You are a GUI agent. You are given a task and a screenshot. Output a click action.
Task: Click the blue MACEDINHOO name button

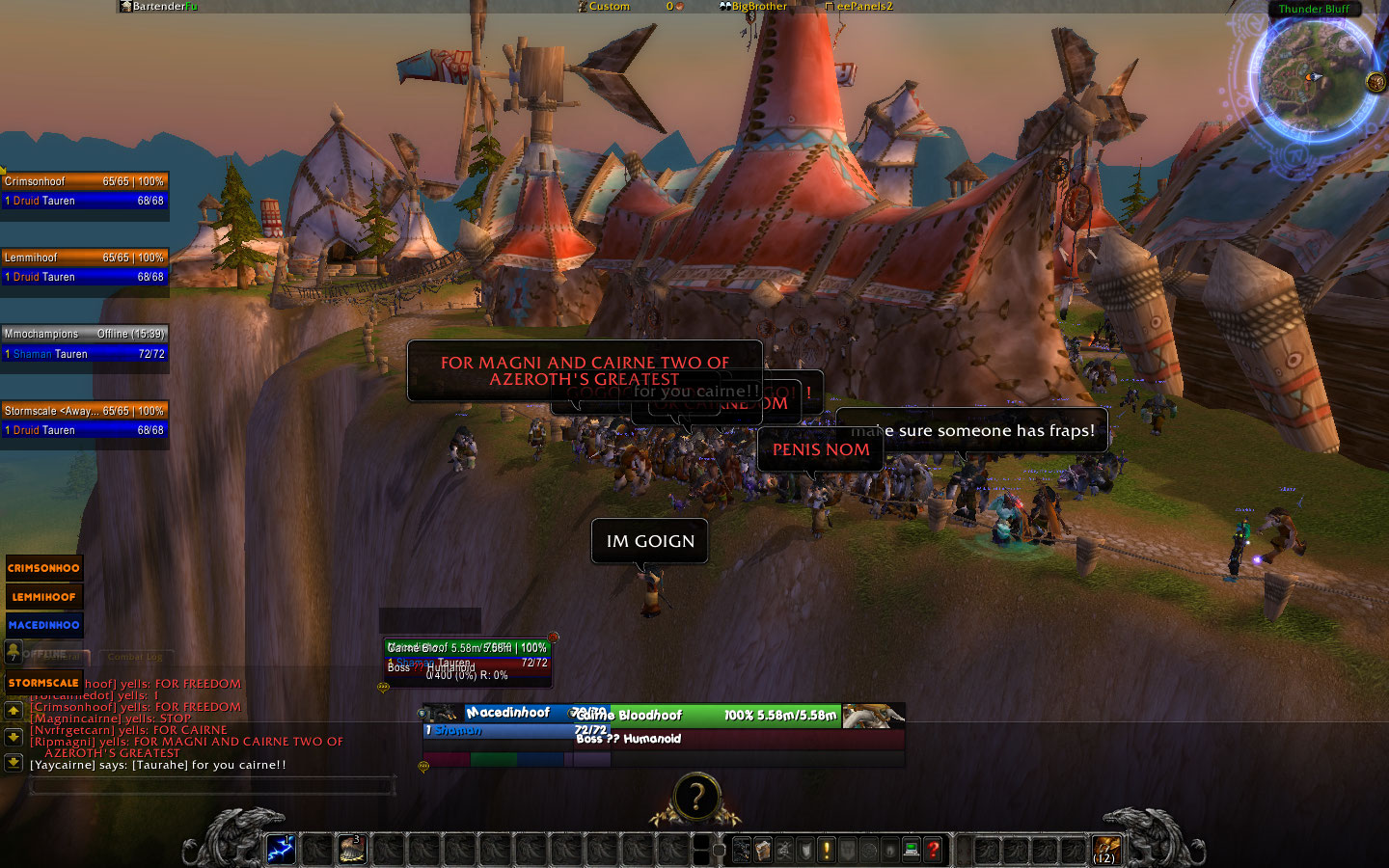click(43, 625)
